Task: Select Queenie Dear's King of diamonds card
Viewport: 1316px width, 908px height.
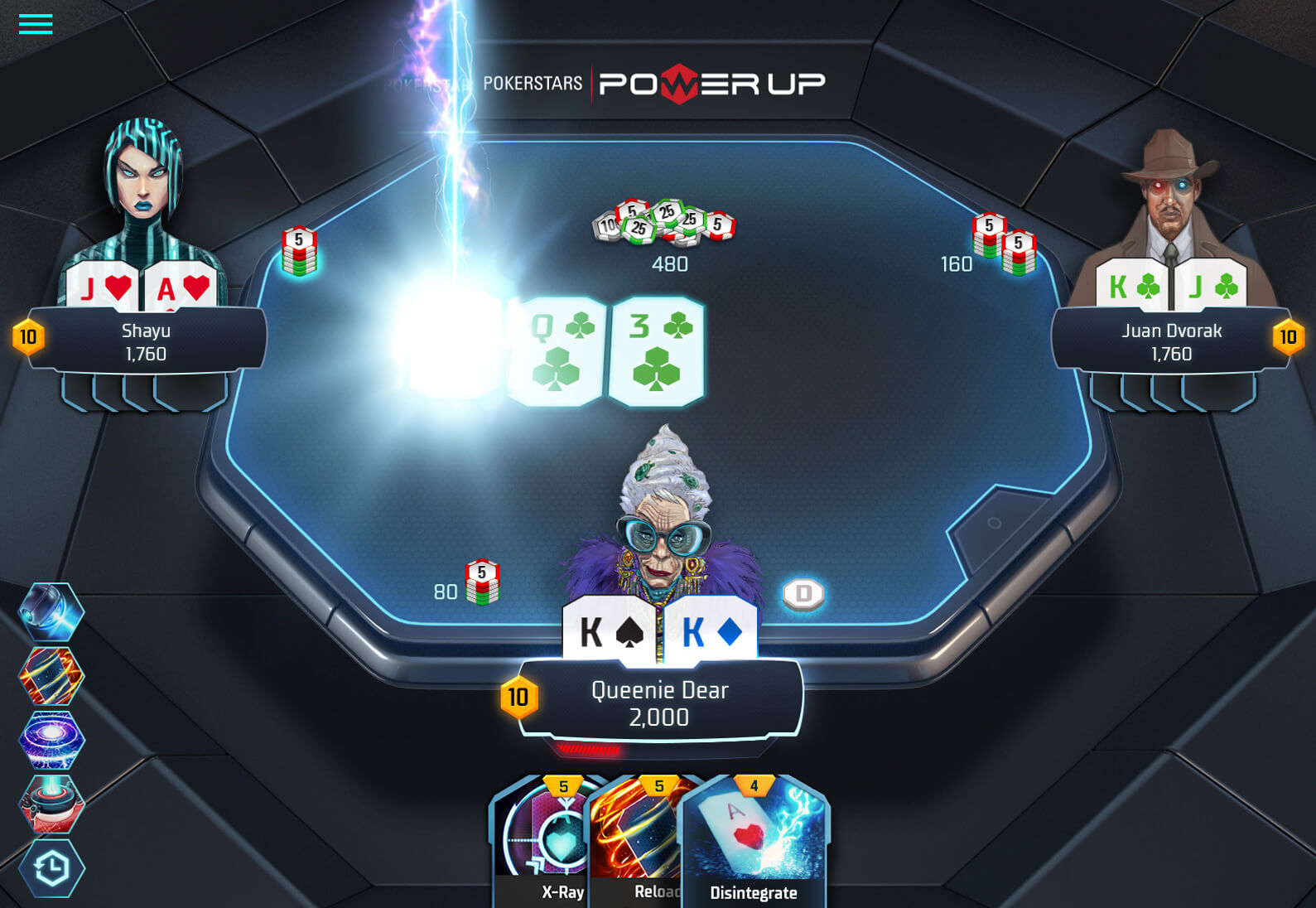Action: tap(712, 630)
